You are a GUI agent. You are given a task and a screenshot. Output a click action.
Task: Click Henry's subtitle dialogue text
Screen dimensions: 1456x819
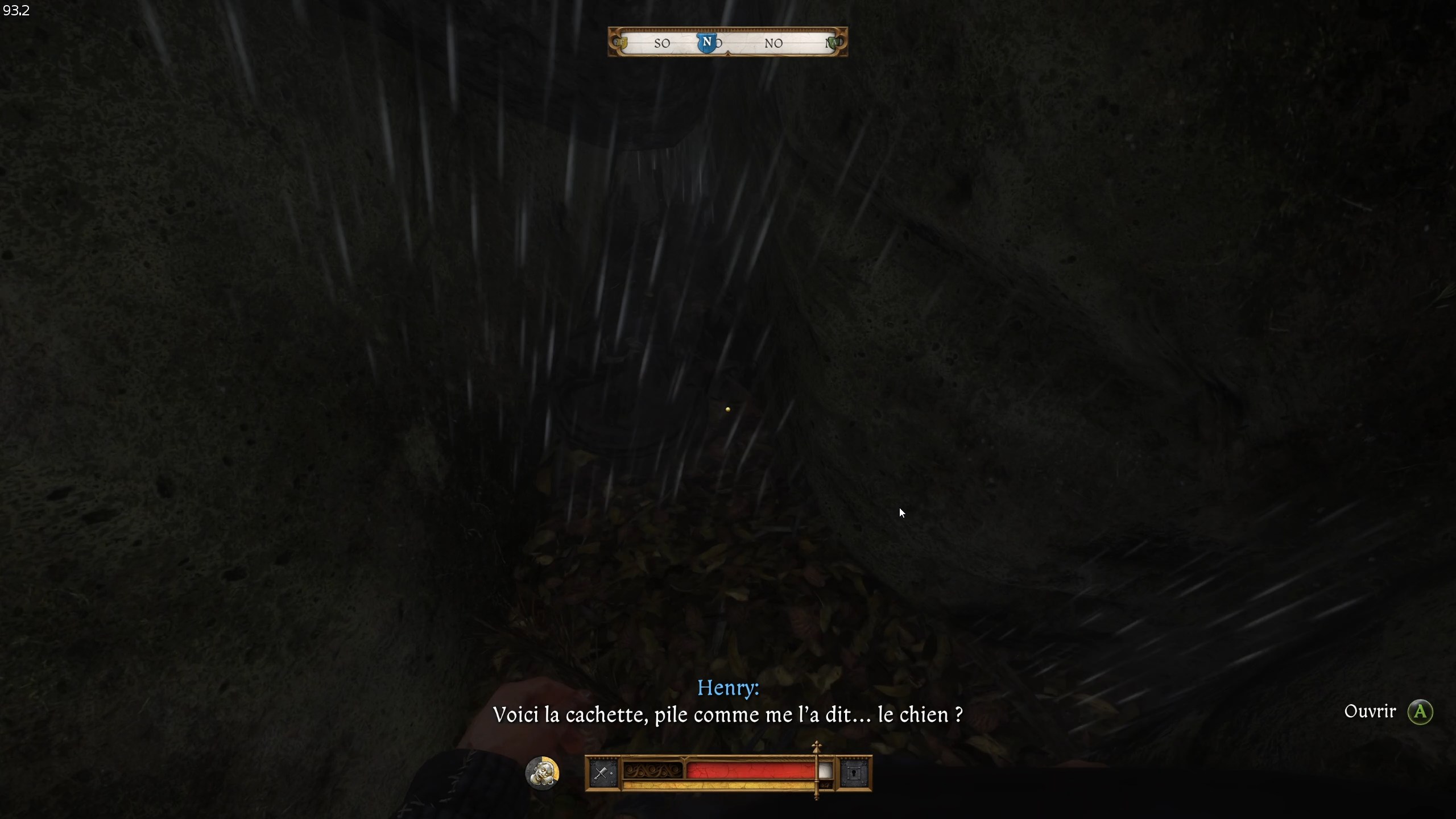coord(728,715)
